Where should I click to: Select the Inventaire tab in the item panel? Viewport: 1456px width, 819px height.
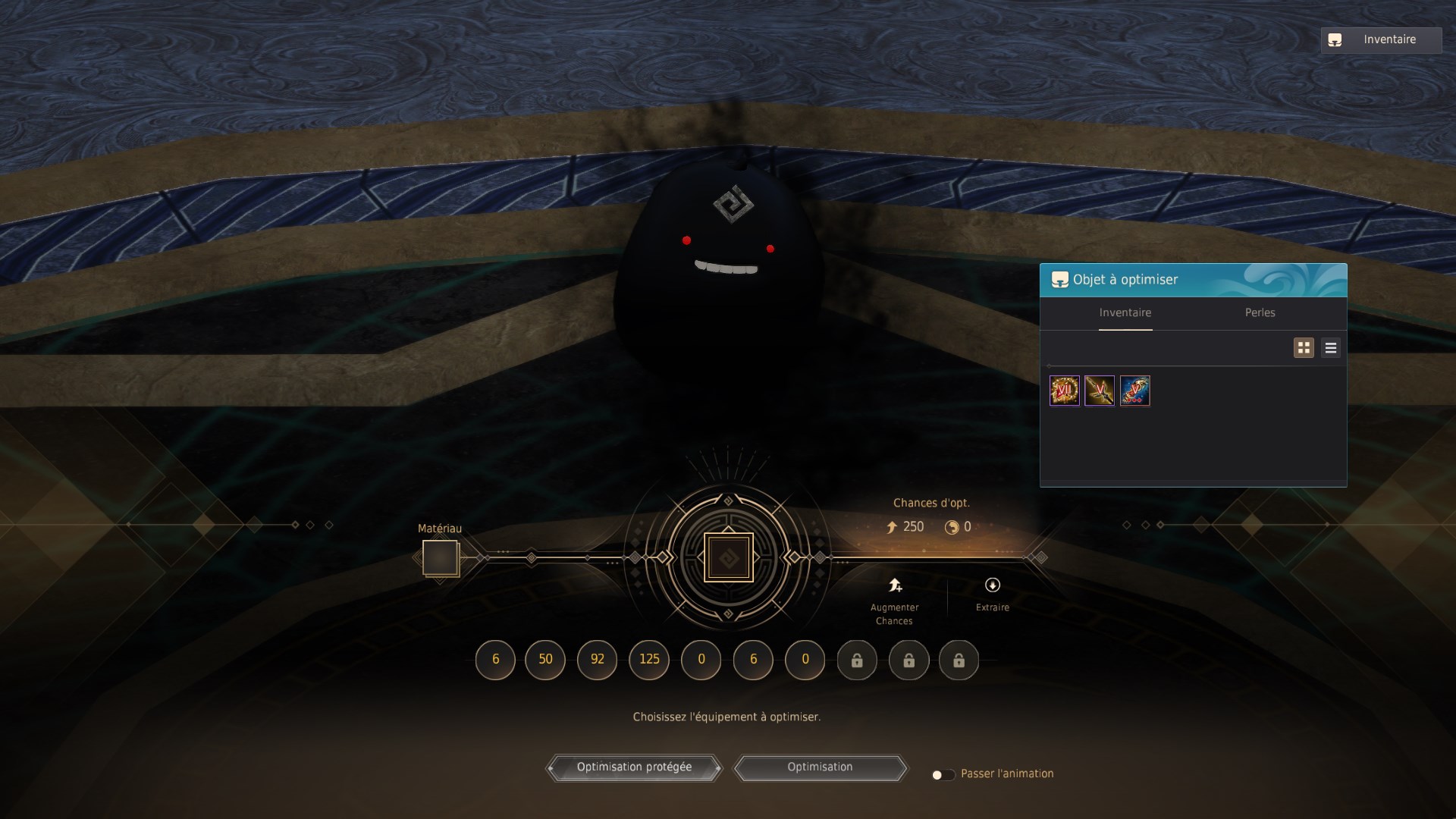[x=1125, y=313]
